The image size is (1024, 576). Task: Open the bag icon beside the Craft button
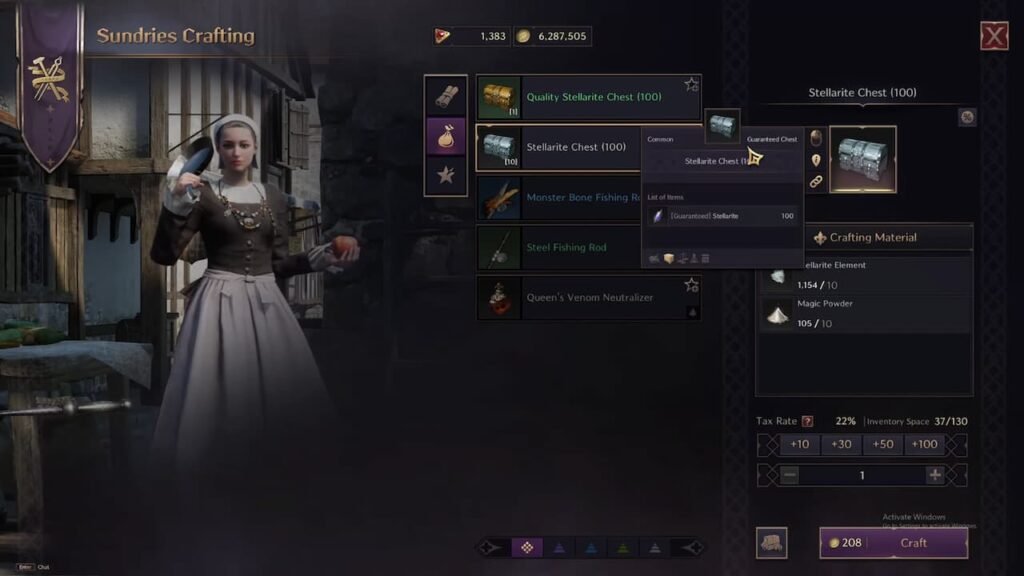(x=771, y=543)
